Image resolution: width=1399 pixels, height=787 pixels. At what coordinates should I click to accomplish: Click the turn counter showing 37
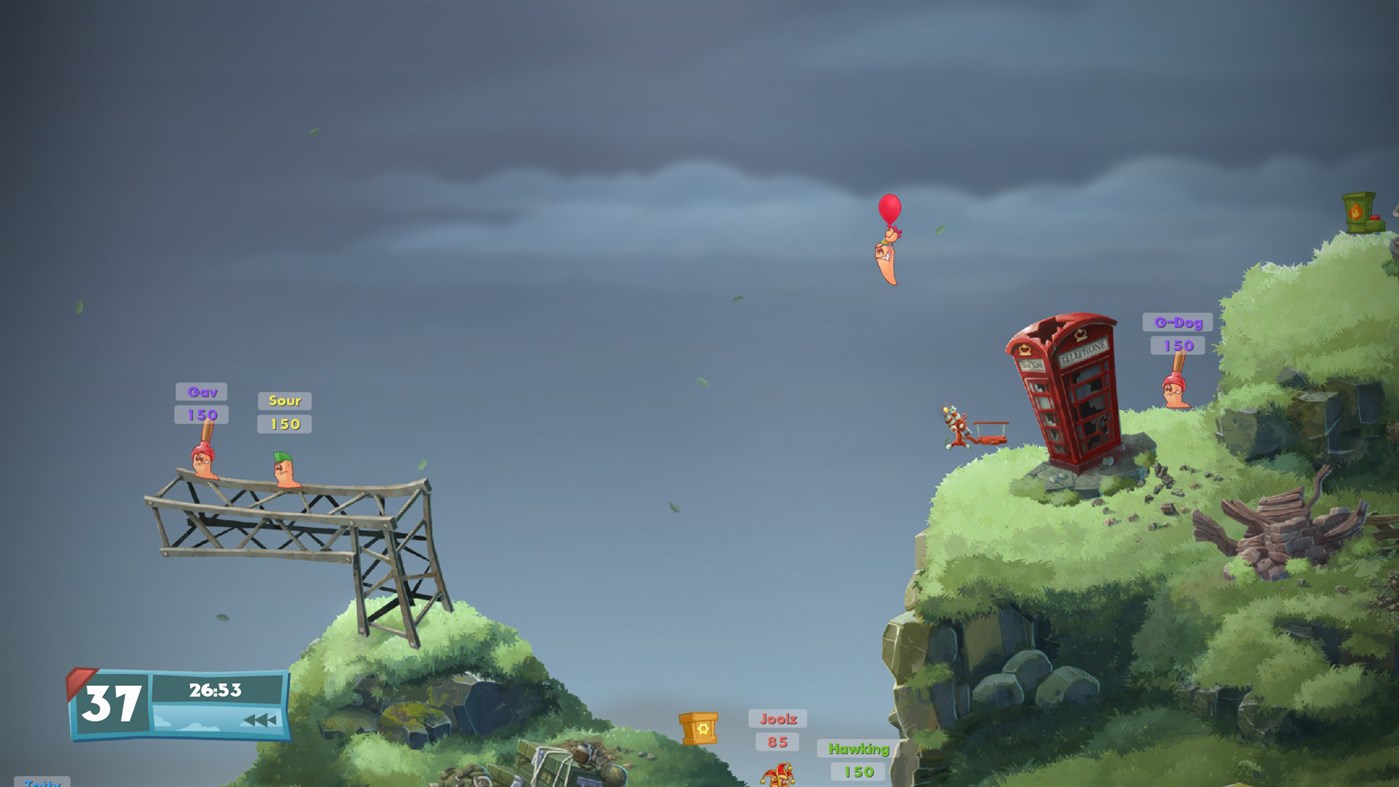pyautogui.click(x=112, y=703)
